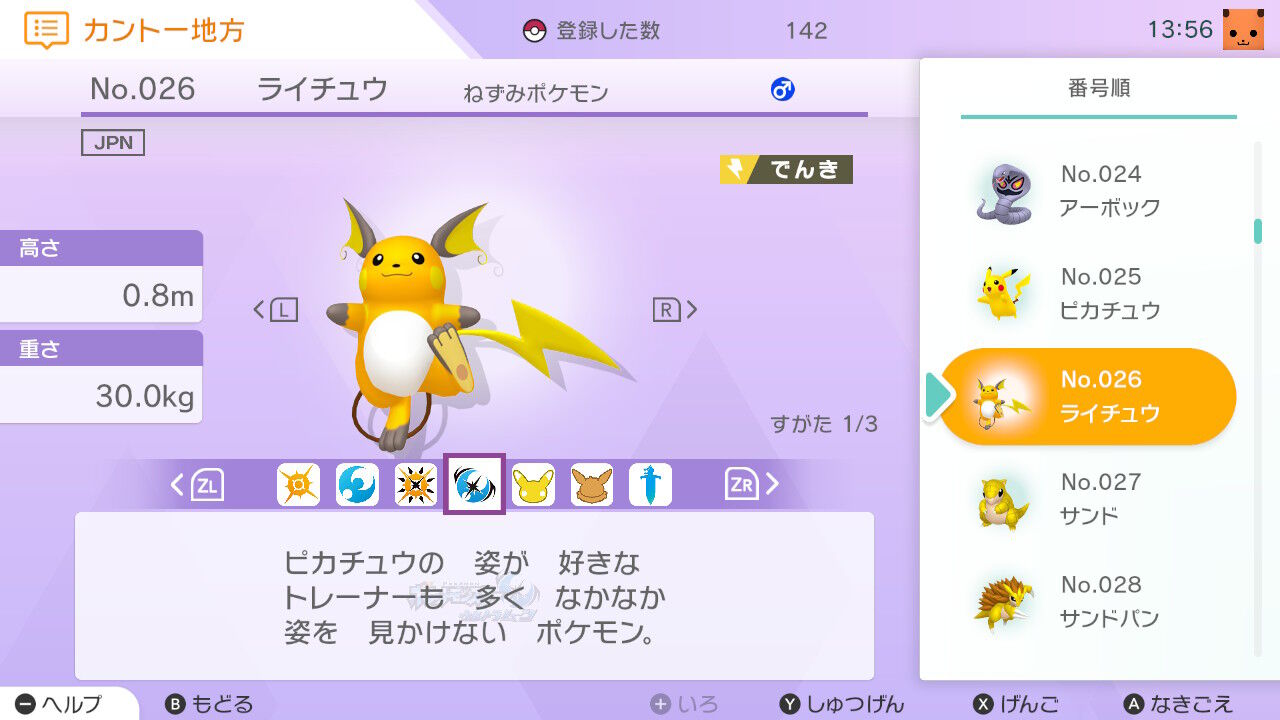The width and height of the screenshot is (1280, 720).
Task: Select the Let's Go Pikachu icon
Action: pyautogui.click(x=533, y=484)
